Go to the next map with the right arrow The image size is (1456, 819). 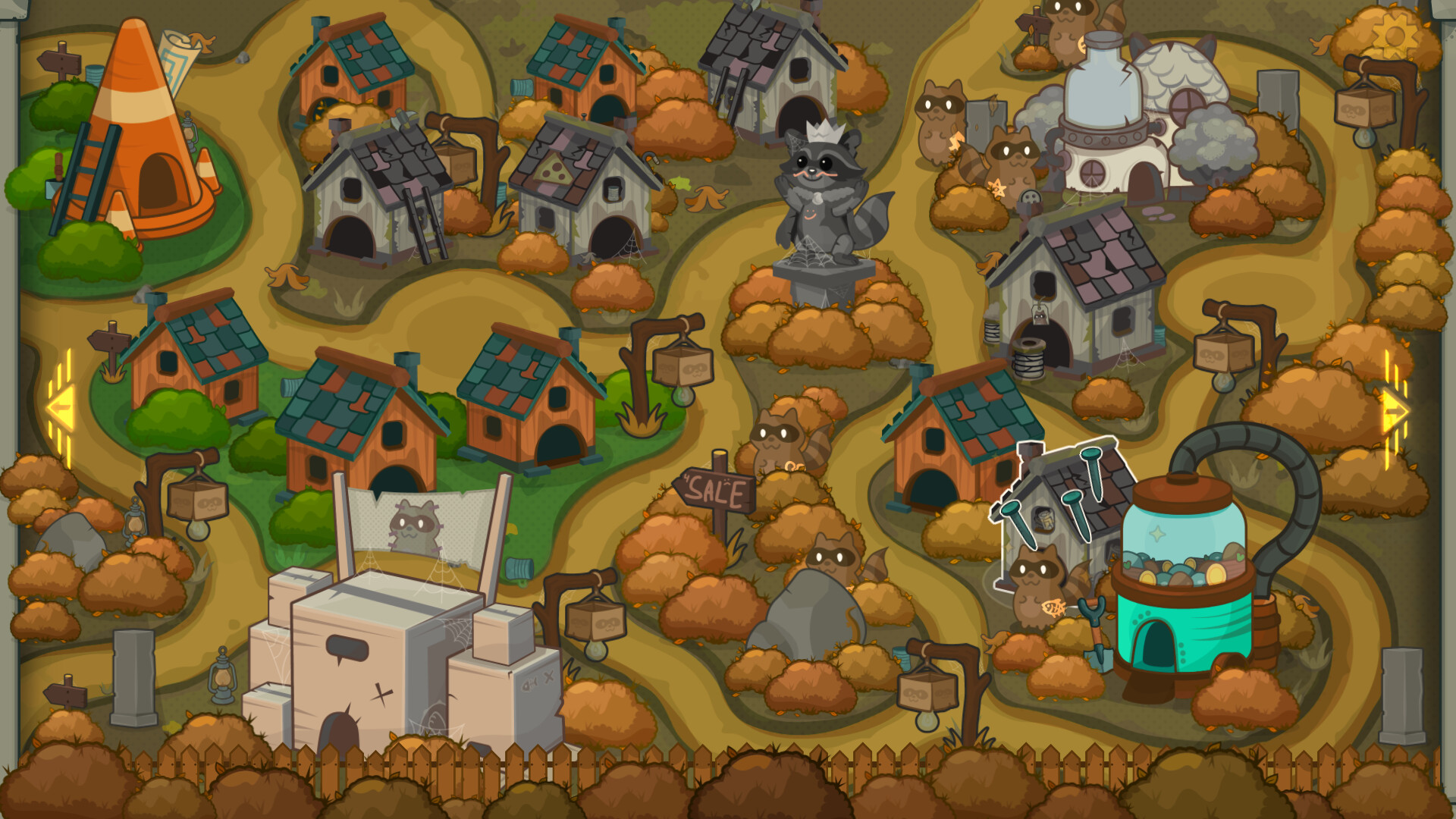point(1394,411)
